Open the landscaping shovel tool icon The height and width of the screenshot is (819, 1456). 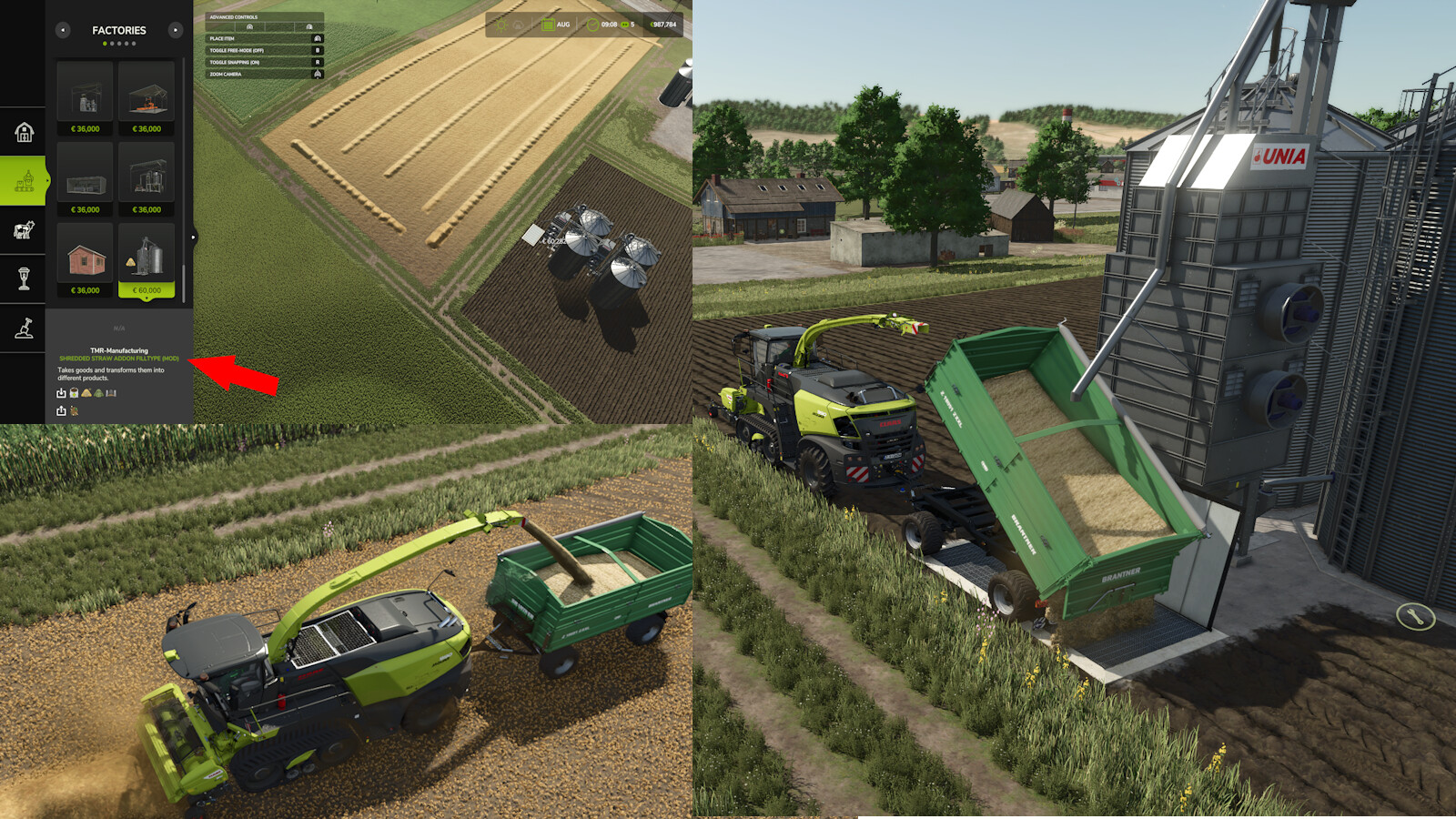click(x=25, y=329)
